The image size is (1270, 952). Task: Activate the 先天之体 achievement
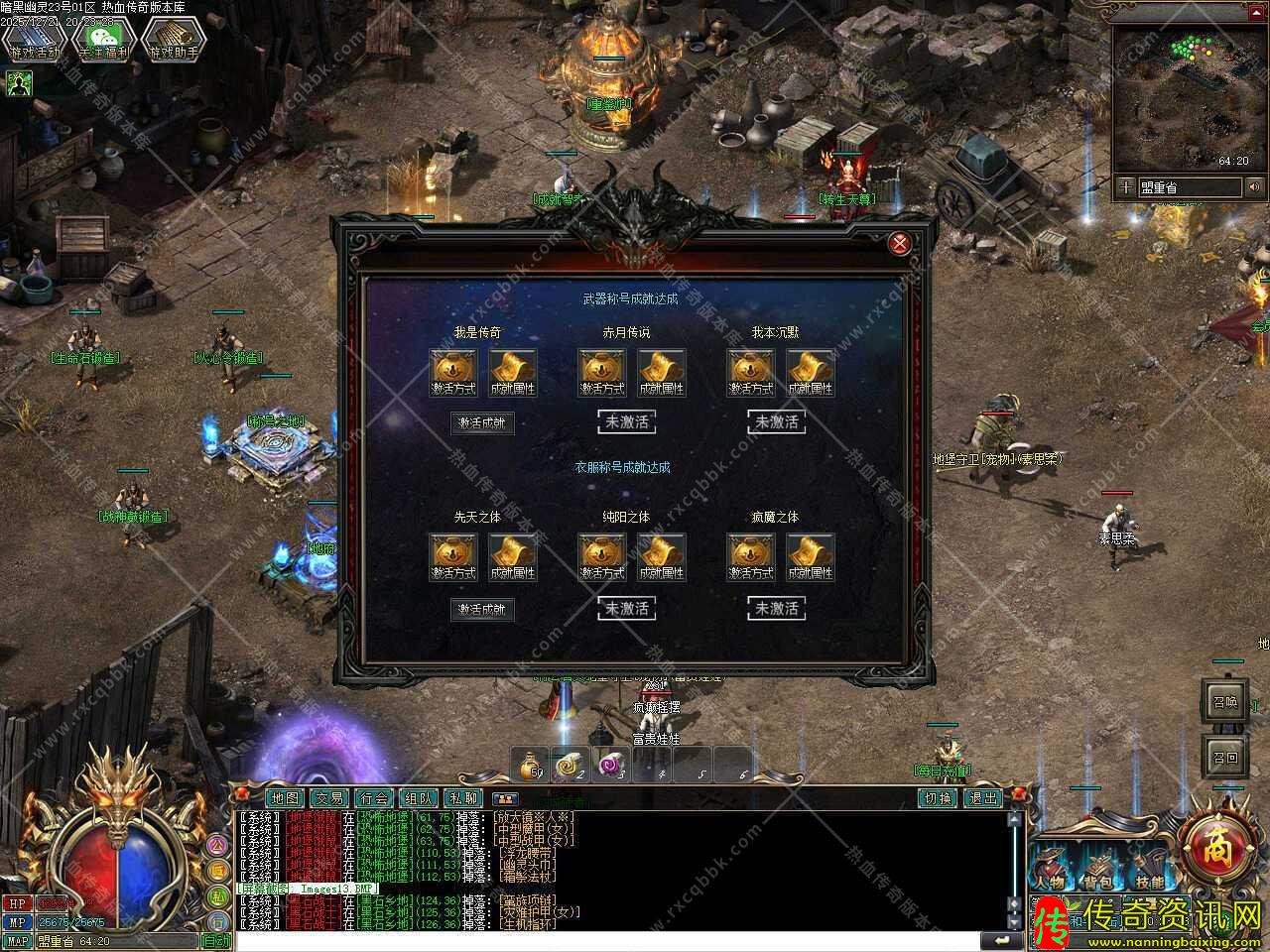coord(482,609)
